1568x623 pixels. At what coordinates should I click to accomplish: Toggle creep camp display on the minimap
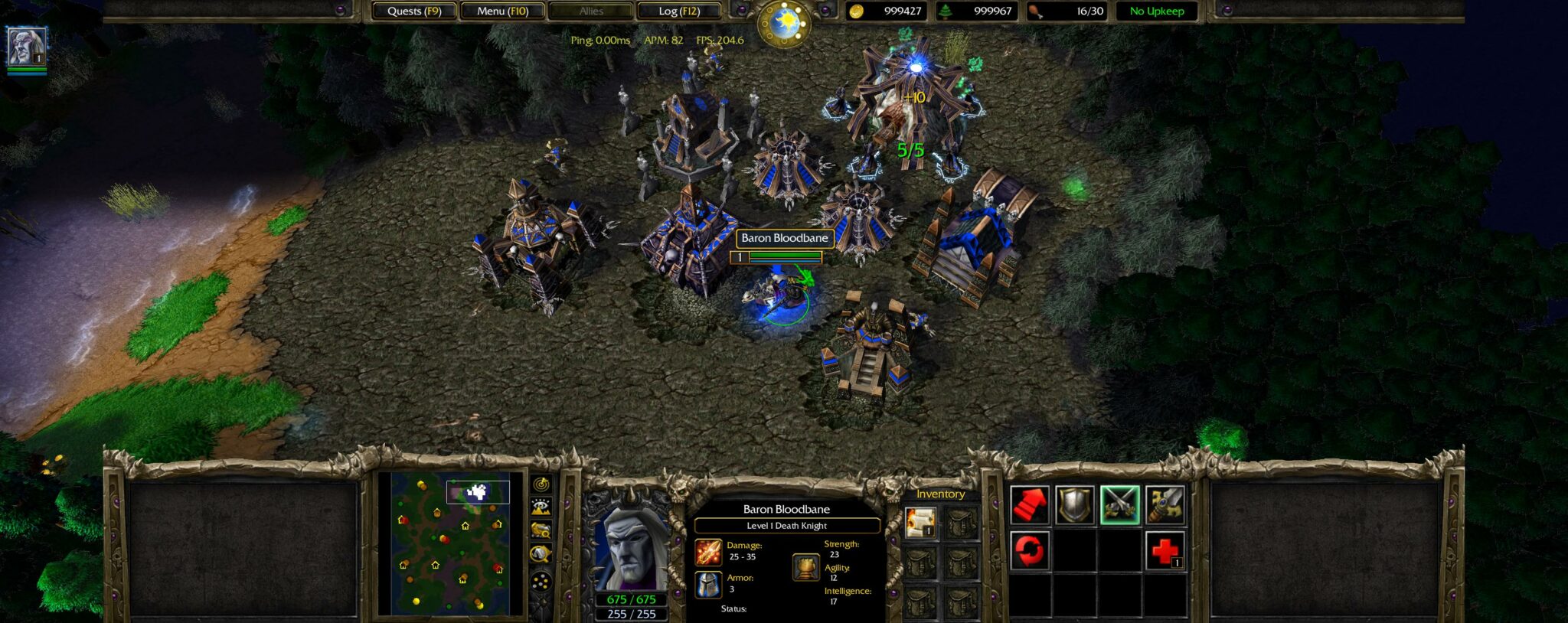[541, 530]
